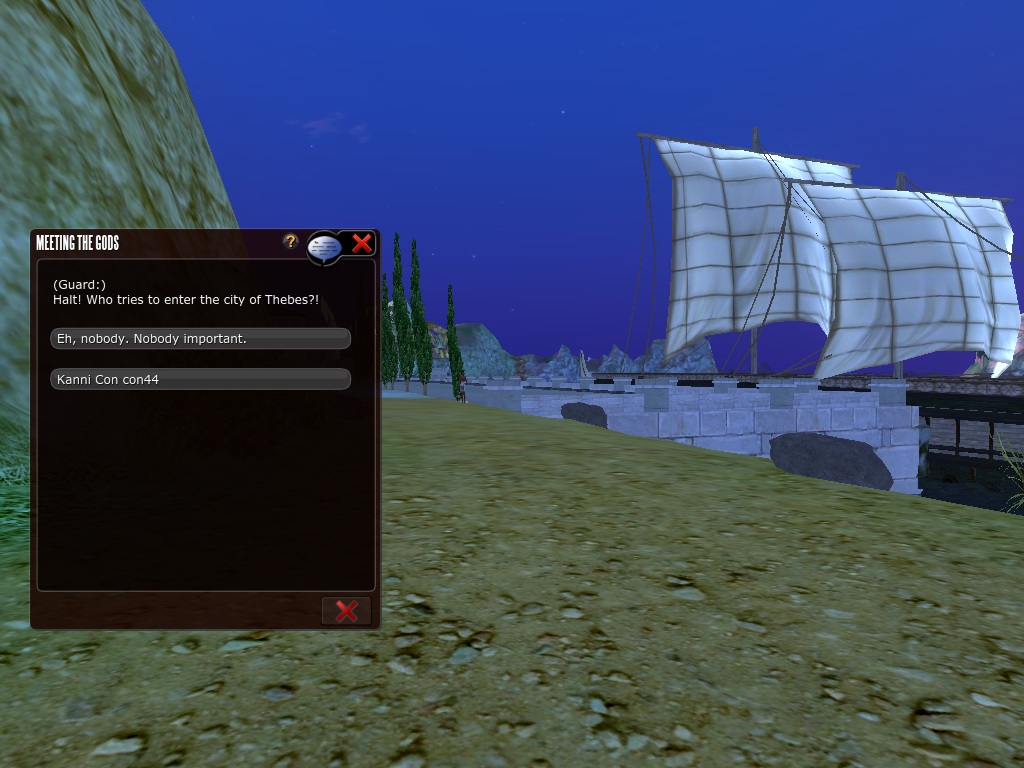
Task: Close the dialogue with the top red X
Action: point(362,243)
